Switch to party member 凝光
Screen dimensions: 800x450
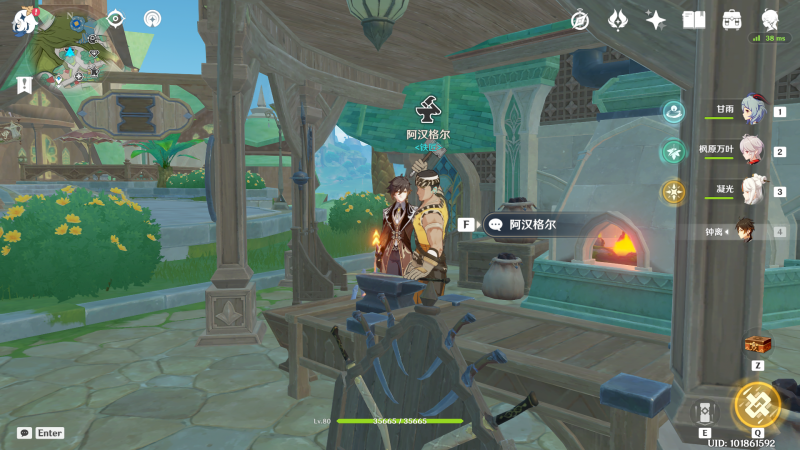click(x=752, y=191)
